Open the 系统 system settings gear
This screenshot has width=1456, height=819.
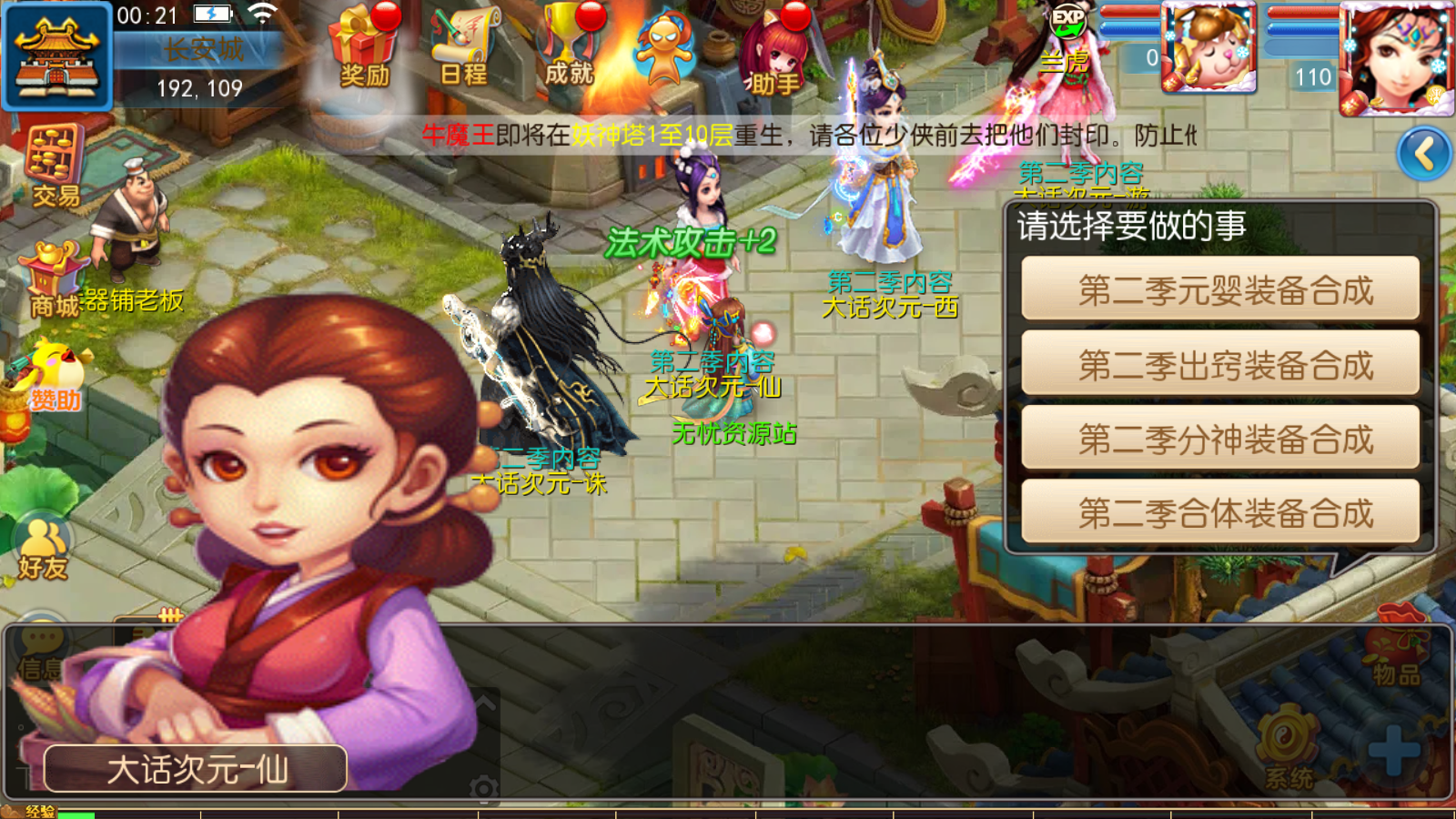(x=1288, y=751)
